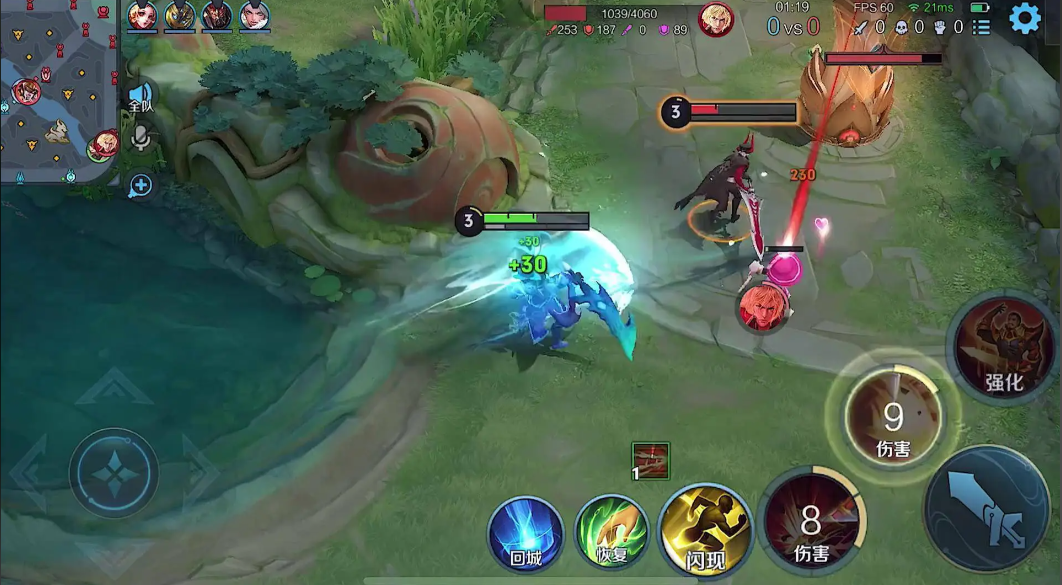Use the 恢复 heal skill

coord(612,534)
